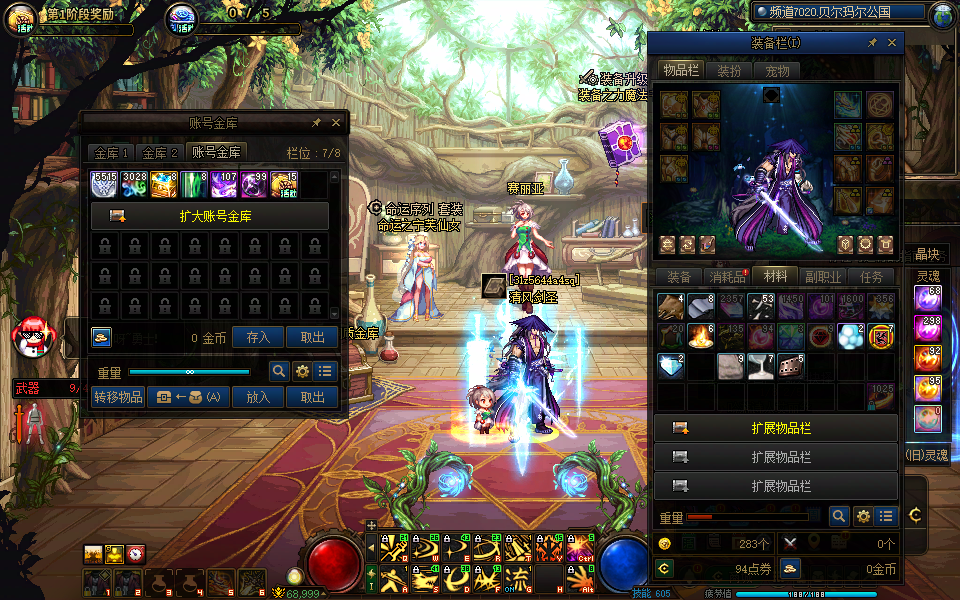Open the 副职业 sub-profession tab
Screen dimensions: 960x600
coord(823,277)
